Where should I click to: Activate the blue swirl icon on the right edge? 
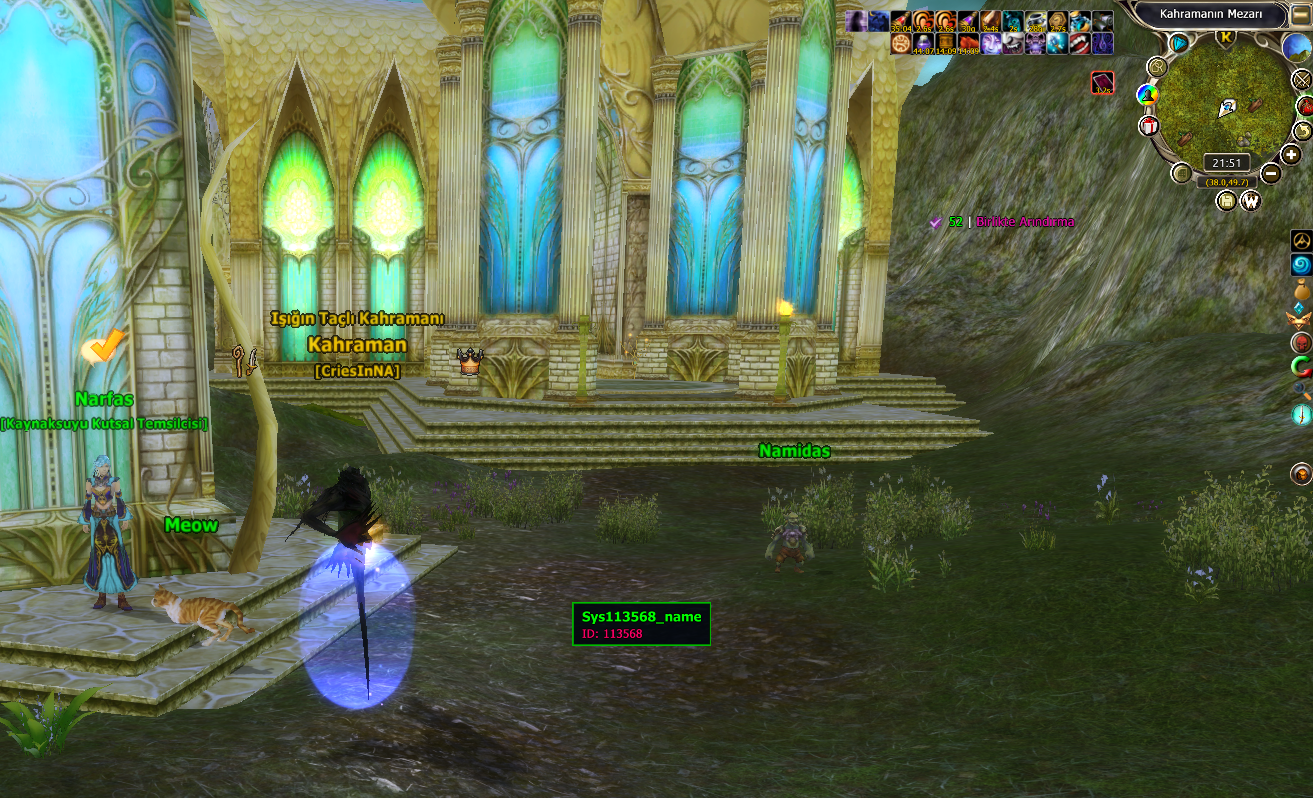click(1301, 265)
